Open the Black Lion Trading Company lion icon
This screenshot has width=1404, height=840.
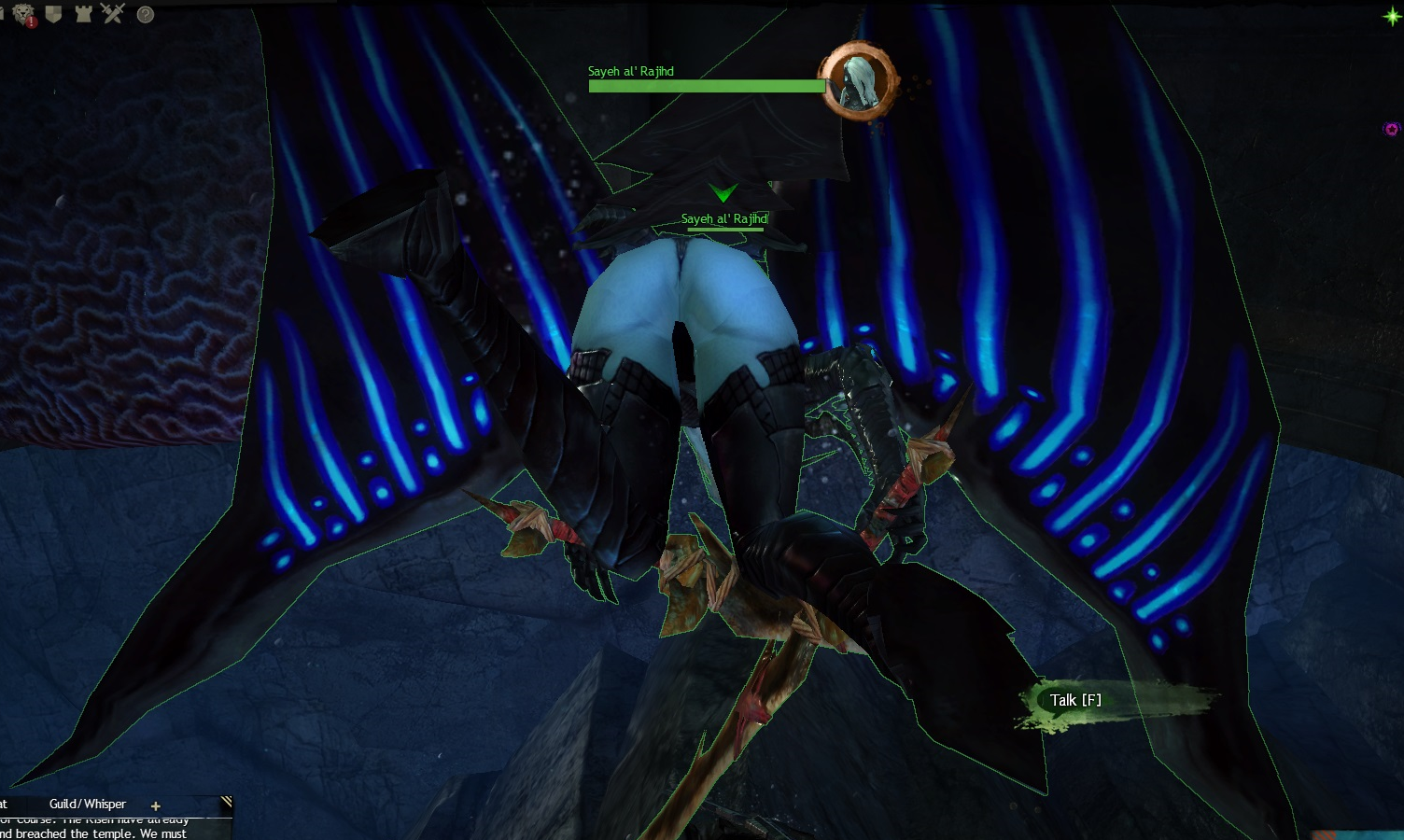[22, 14]
